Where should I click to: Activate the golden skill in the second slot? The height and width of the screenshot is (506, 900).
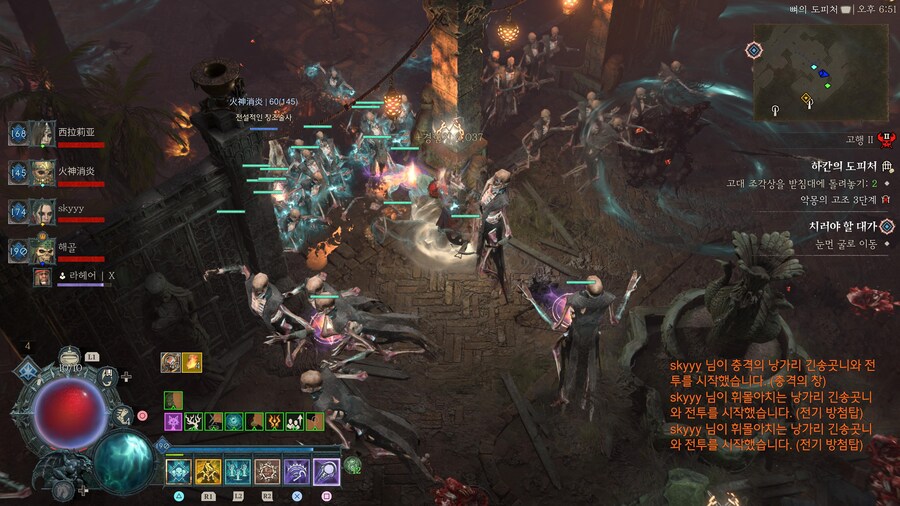click(208, 471)
